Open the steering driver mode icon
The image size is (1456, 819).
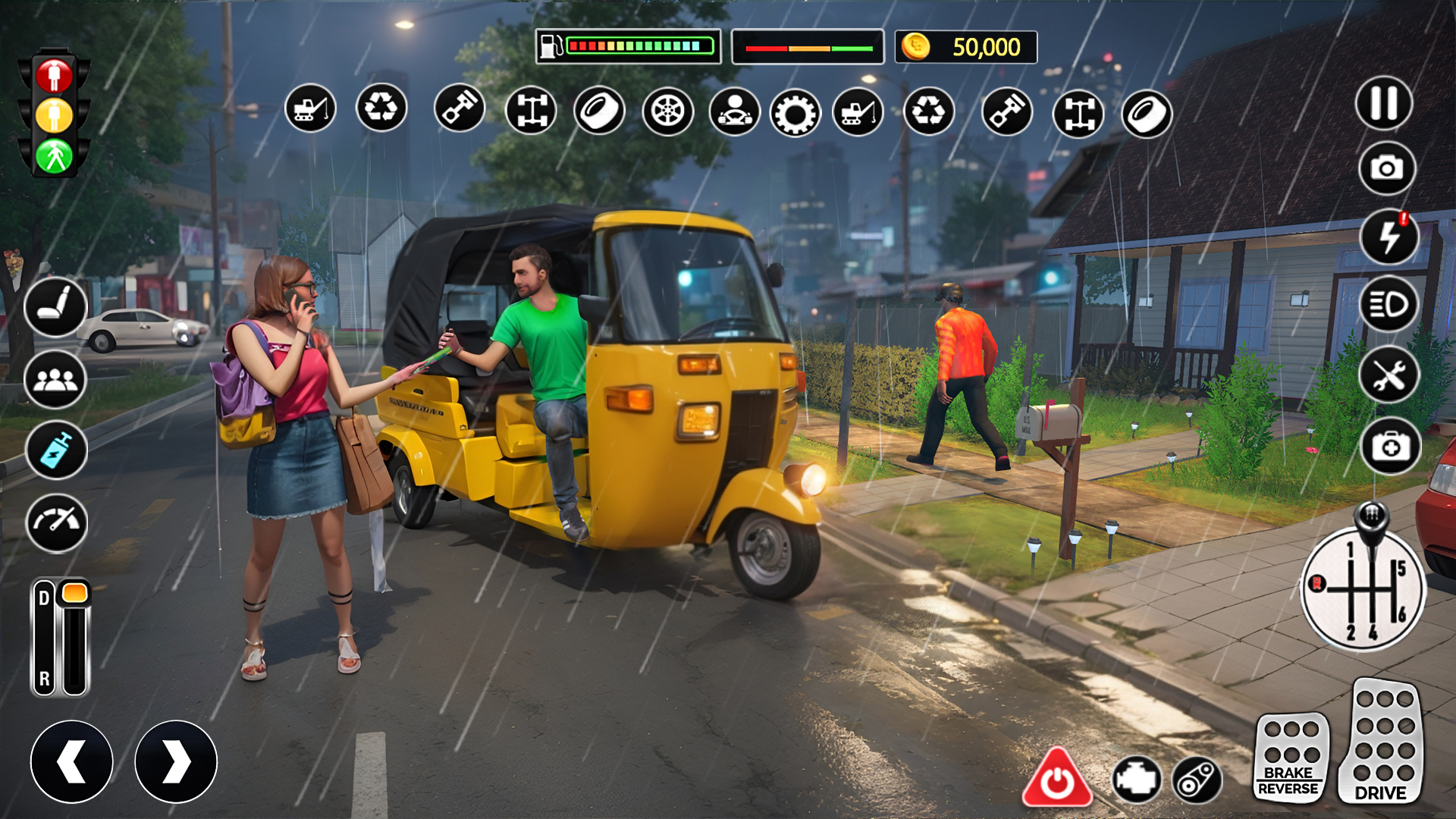click(734, 111)
